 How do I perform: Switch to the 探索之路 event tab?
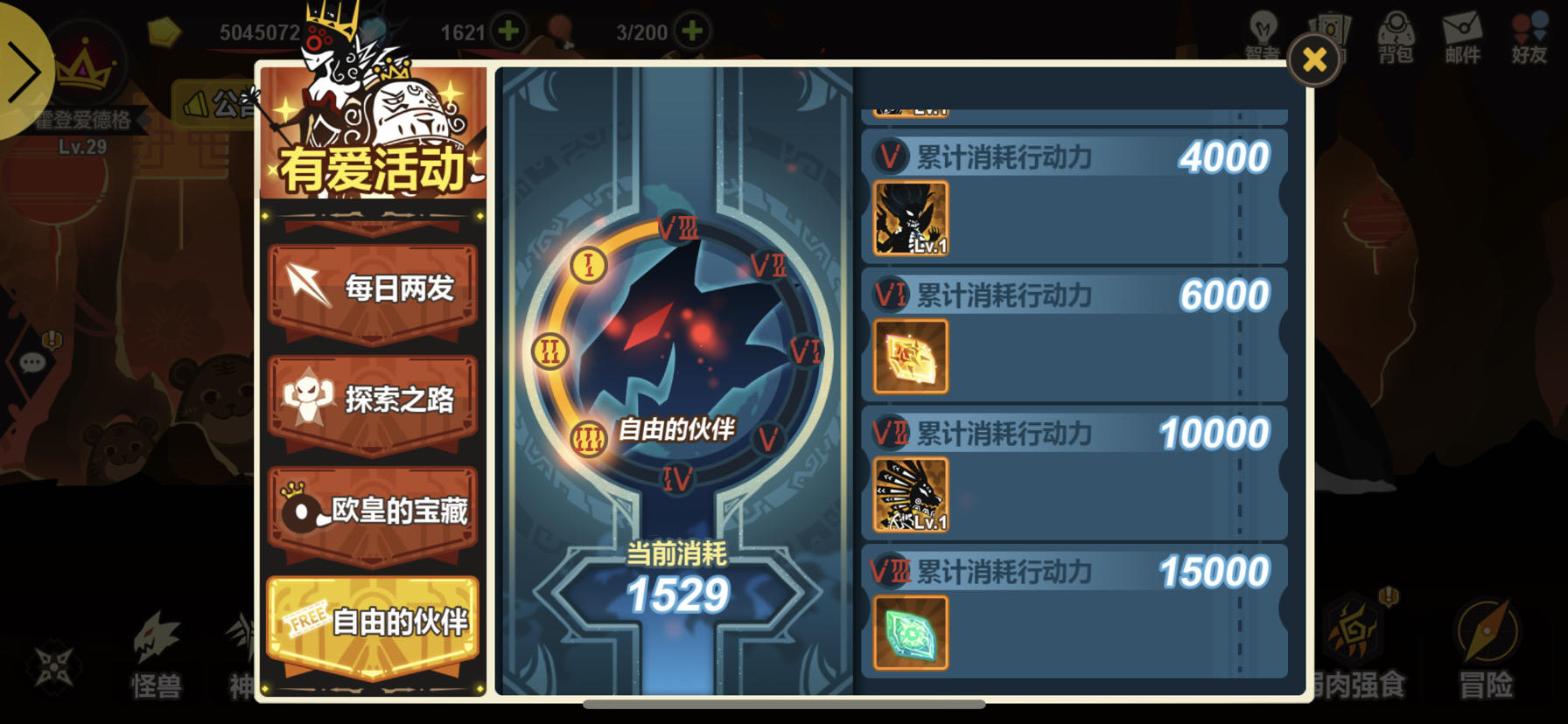[372, 399]
